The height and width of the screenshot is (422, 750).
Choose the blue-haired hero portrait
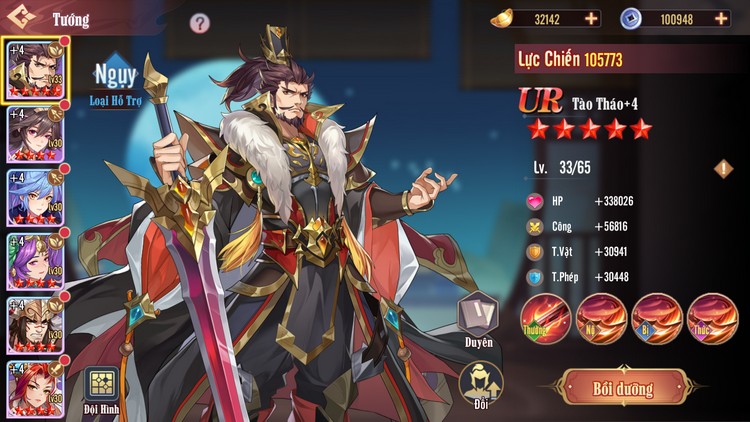point(35,198)
